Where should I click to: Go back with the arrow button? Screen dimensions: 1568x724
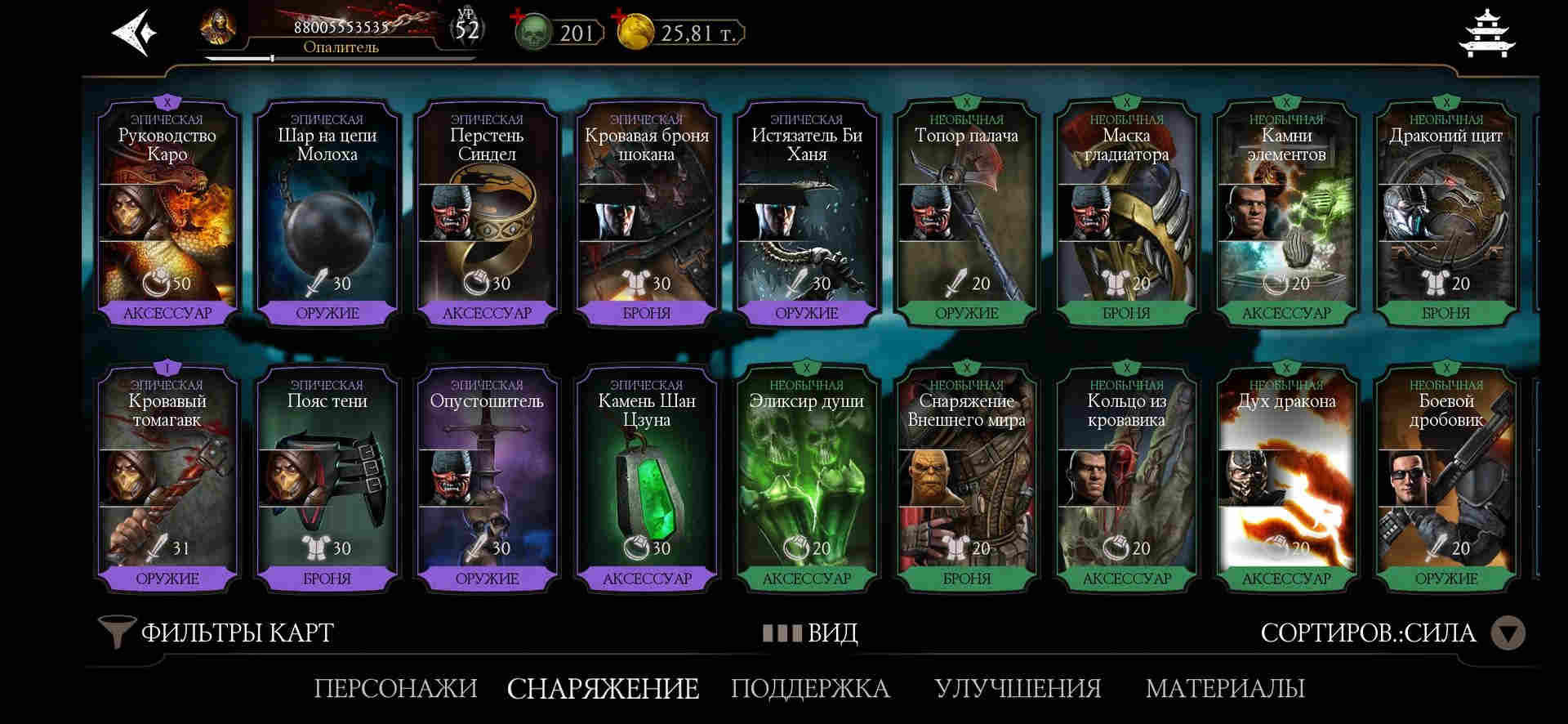click(135, 34)
